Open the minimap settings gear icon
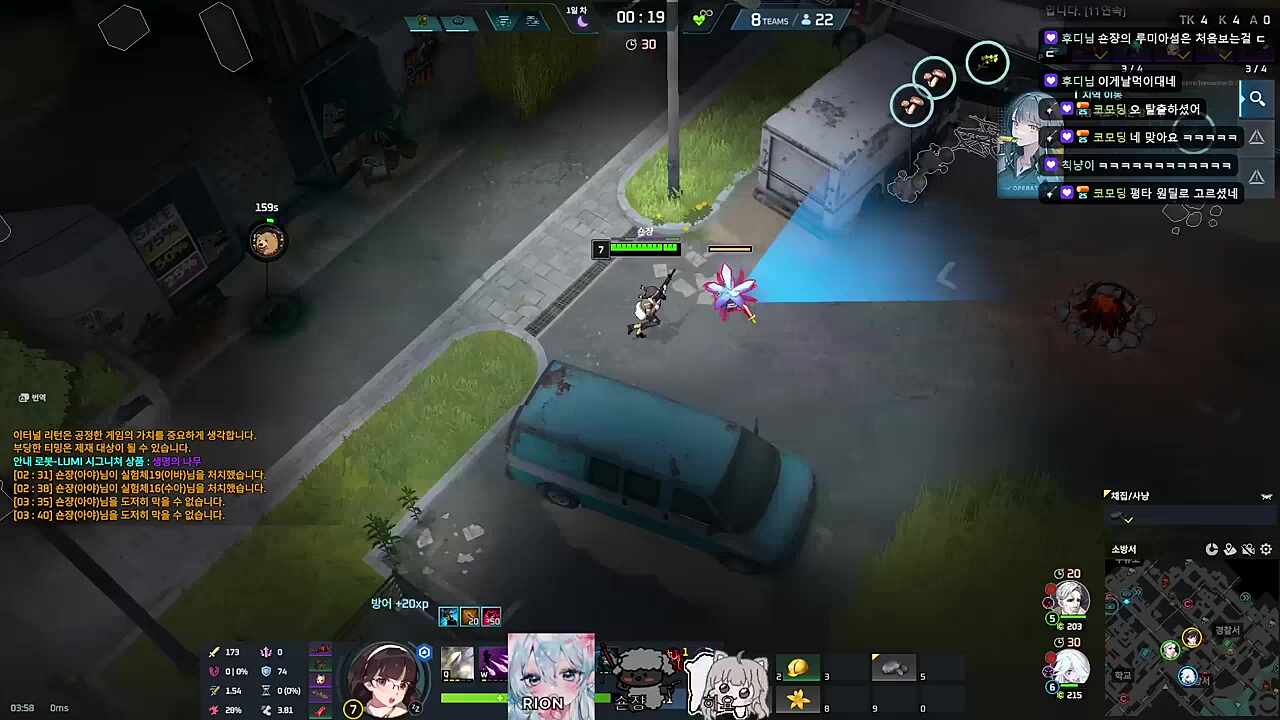 tap(1265, 549)
